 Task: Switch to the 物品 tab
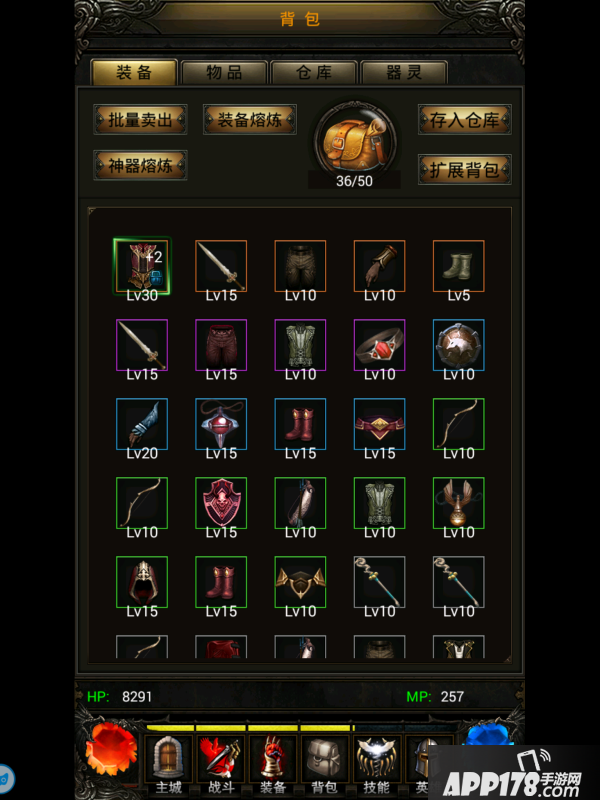tap(225, 72)
